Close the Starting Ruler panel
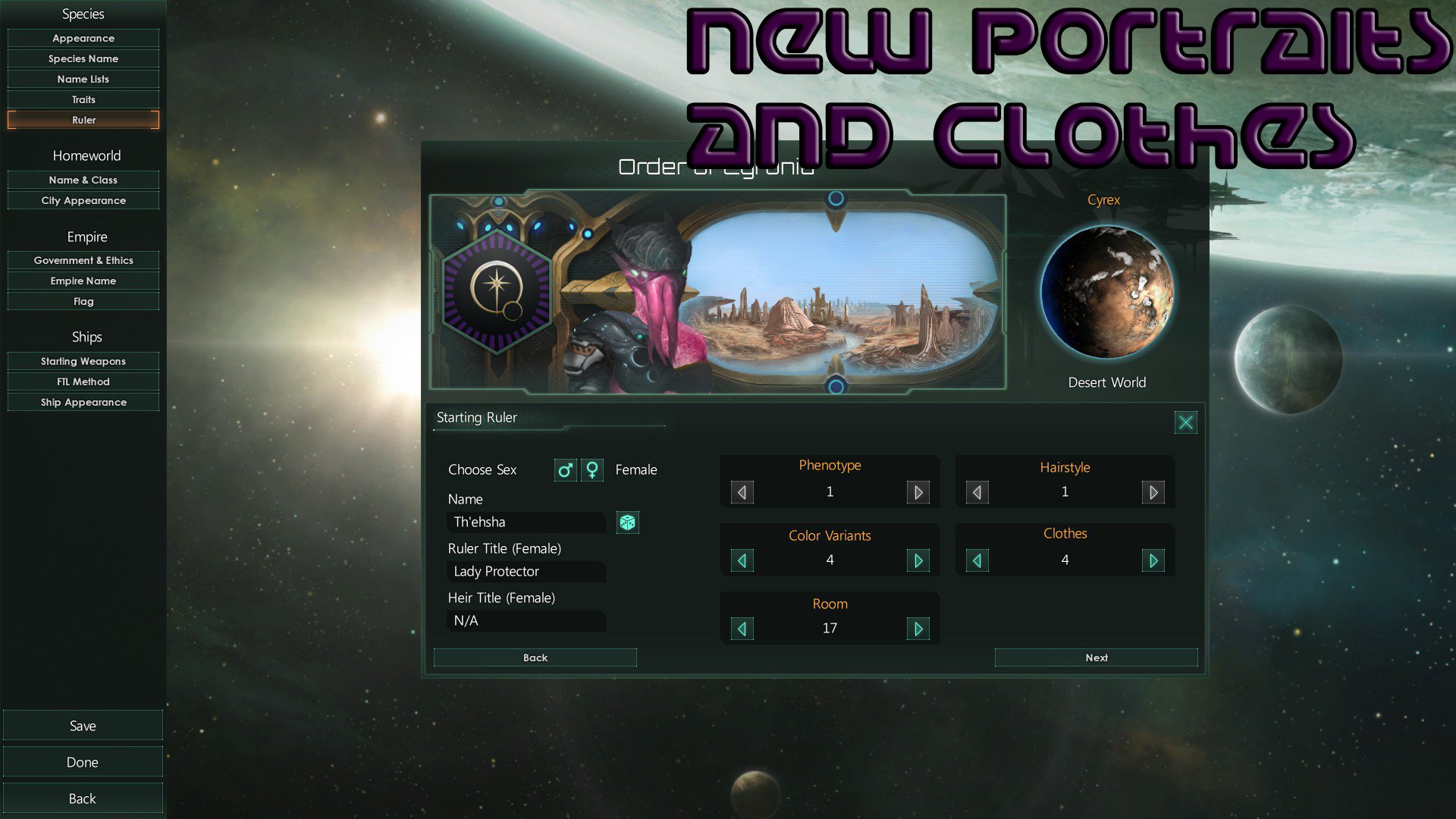Screen dimensions: 1456x819 tap(1185, 422)
